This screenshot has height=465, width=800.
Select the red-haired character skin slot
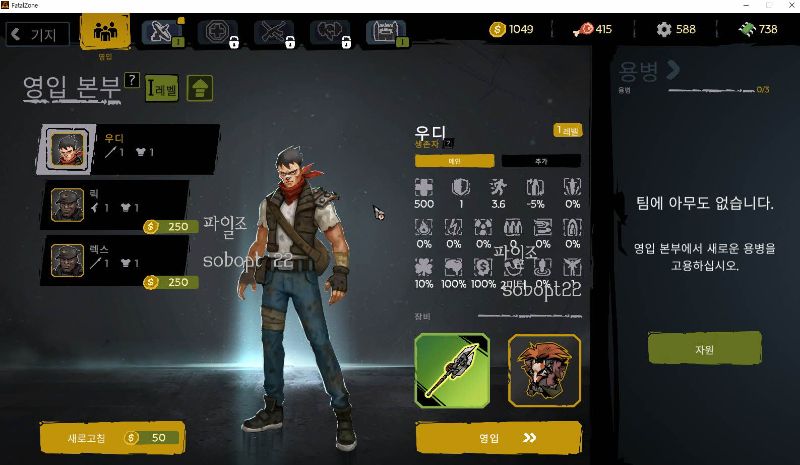pos(544,370)
